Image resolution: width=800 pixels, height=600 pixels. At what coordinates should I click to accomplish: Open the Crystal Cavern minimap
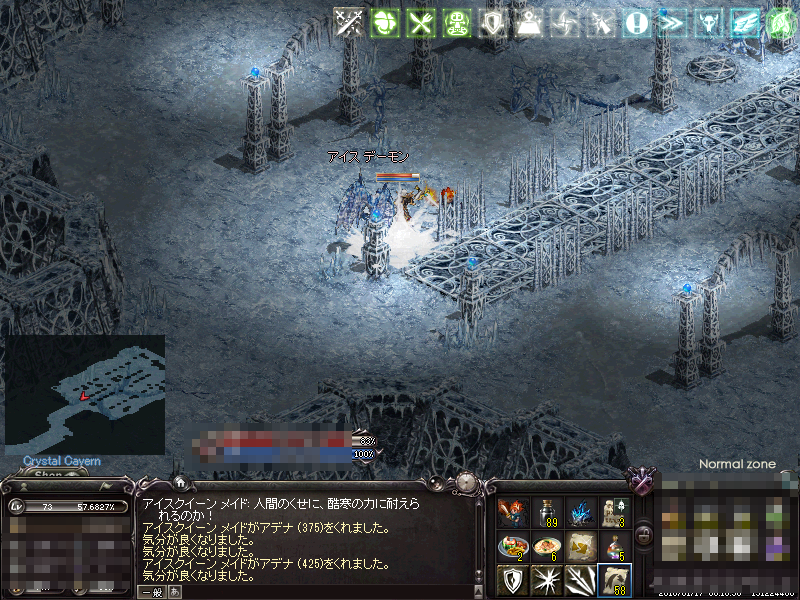(x=85, y=394)
